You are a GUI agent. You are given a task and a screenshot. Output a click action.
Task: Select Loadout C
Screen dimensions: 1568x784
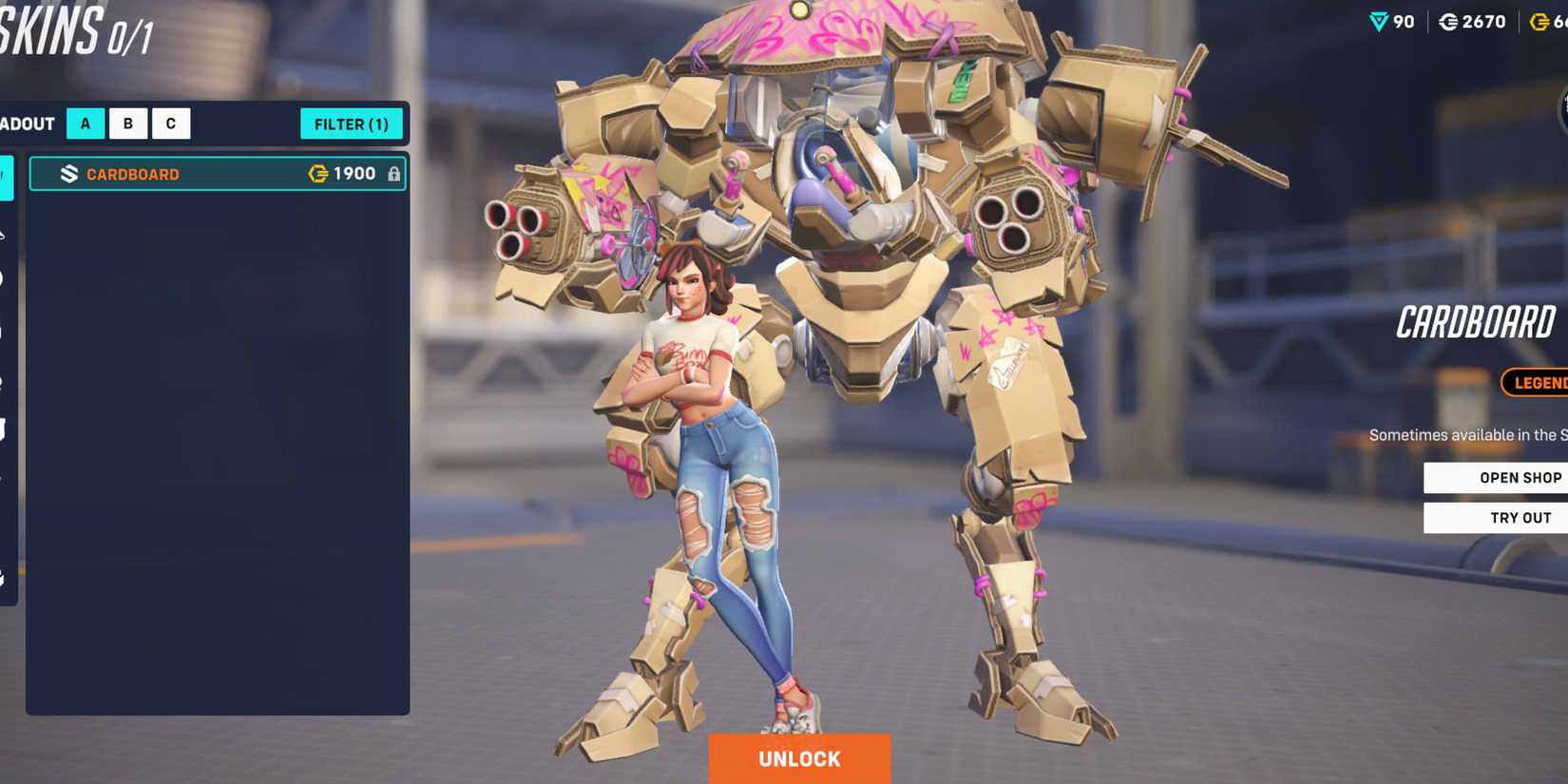170,123
